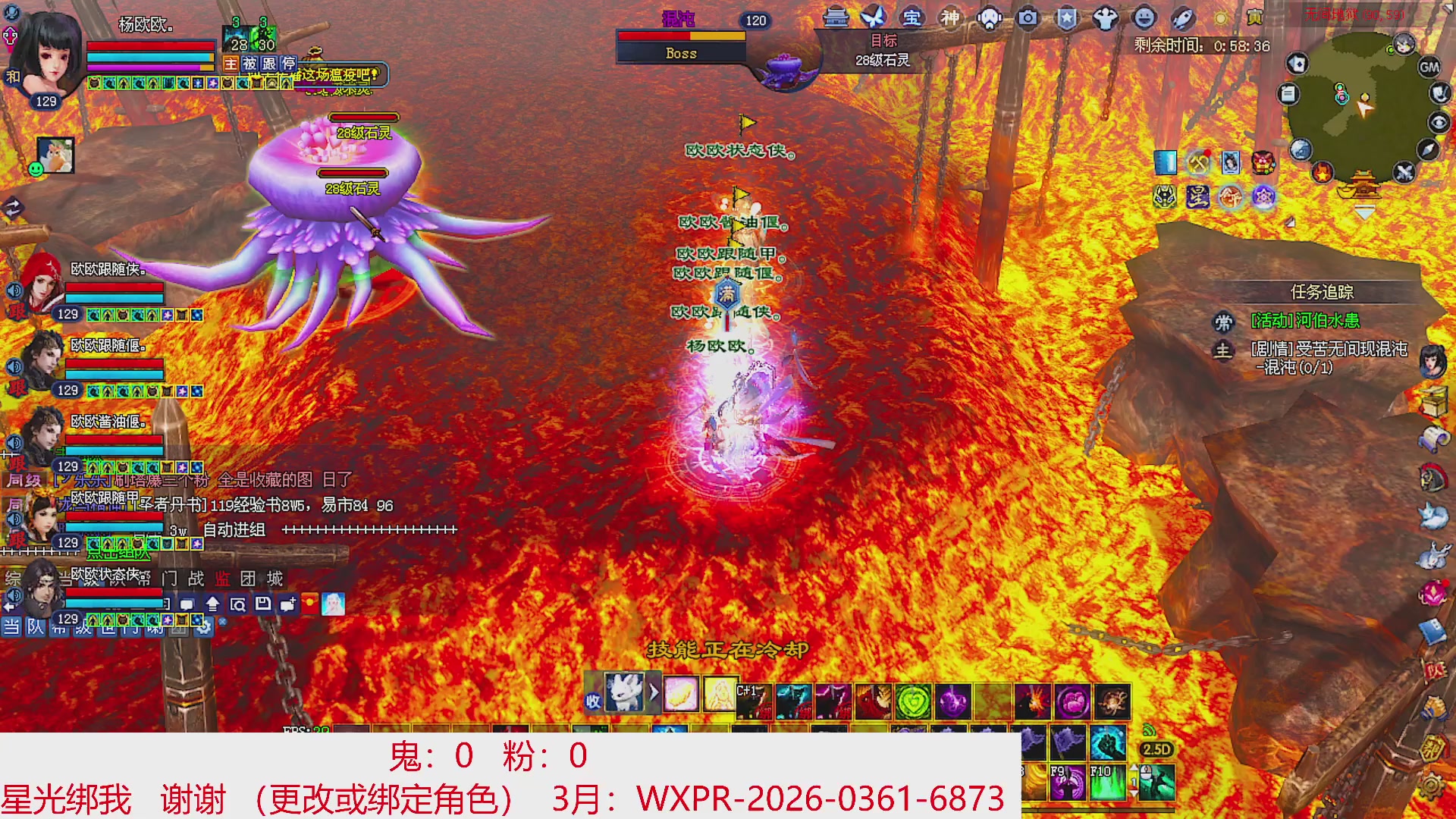Click the hammer-tools icon with red notification dot
Screen dimensions: 1456x819
click(x=1198, y=163)
